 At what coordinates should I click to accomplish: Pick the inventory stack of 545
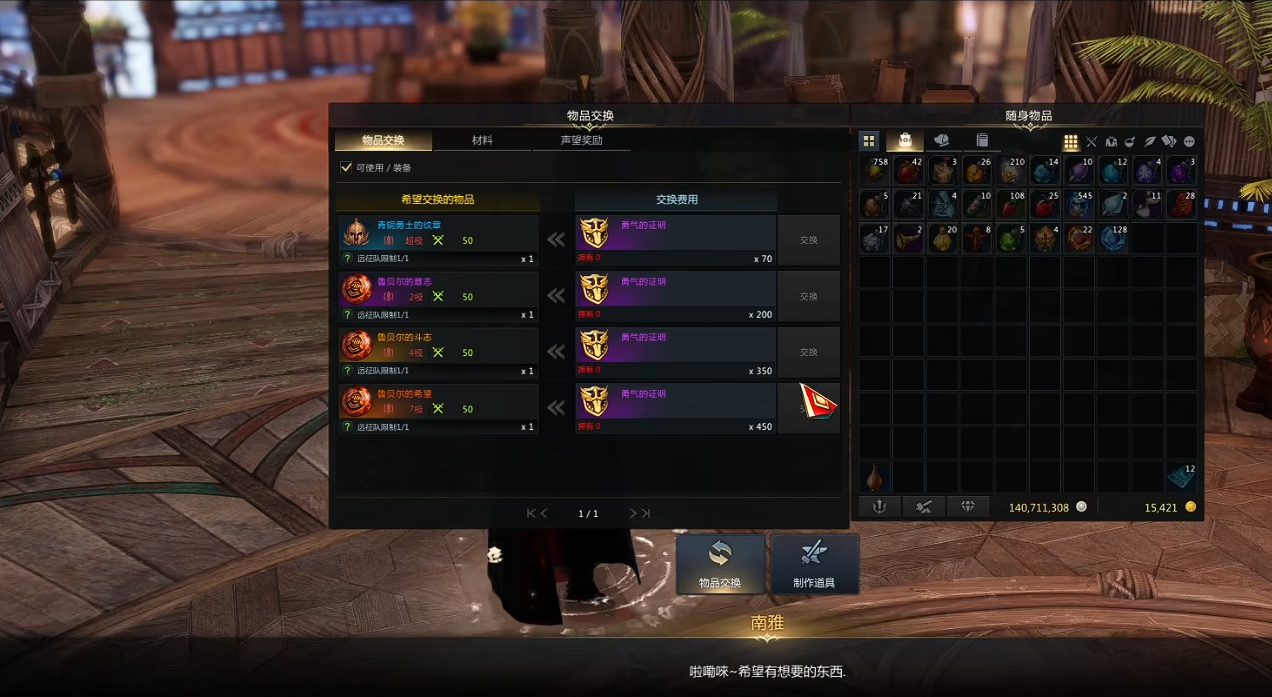coord(1079,205)
